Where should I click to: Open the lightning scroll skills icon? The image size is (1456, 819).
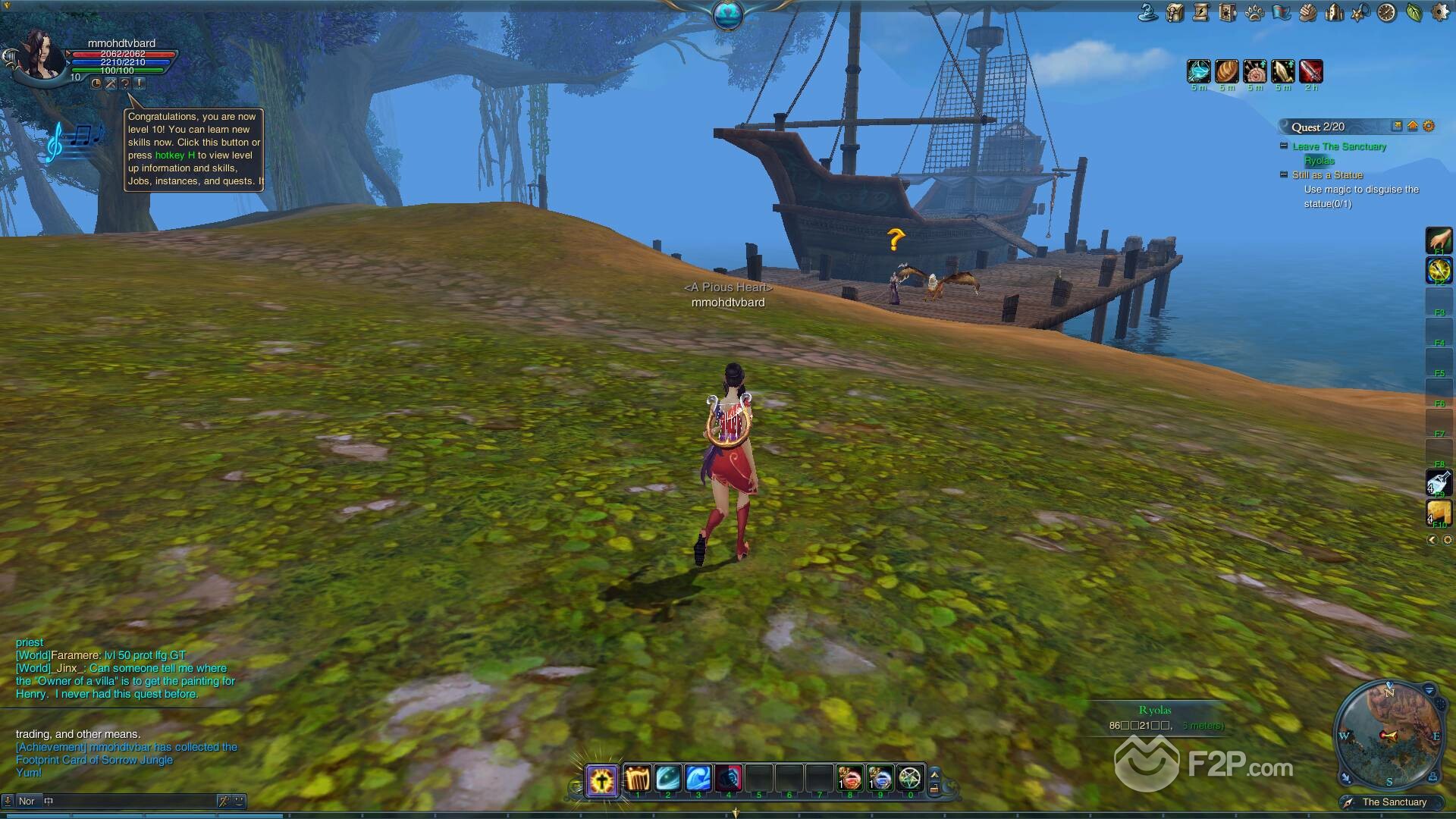[x=1201, y=12]
